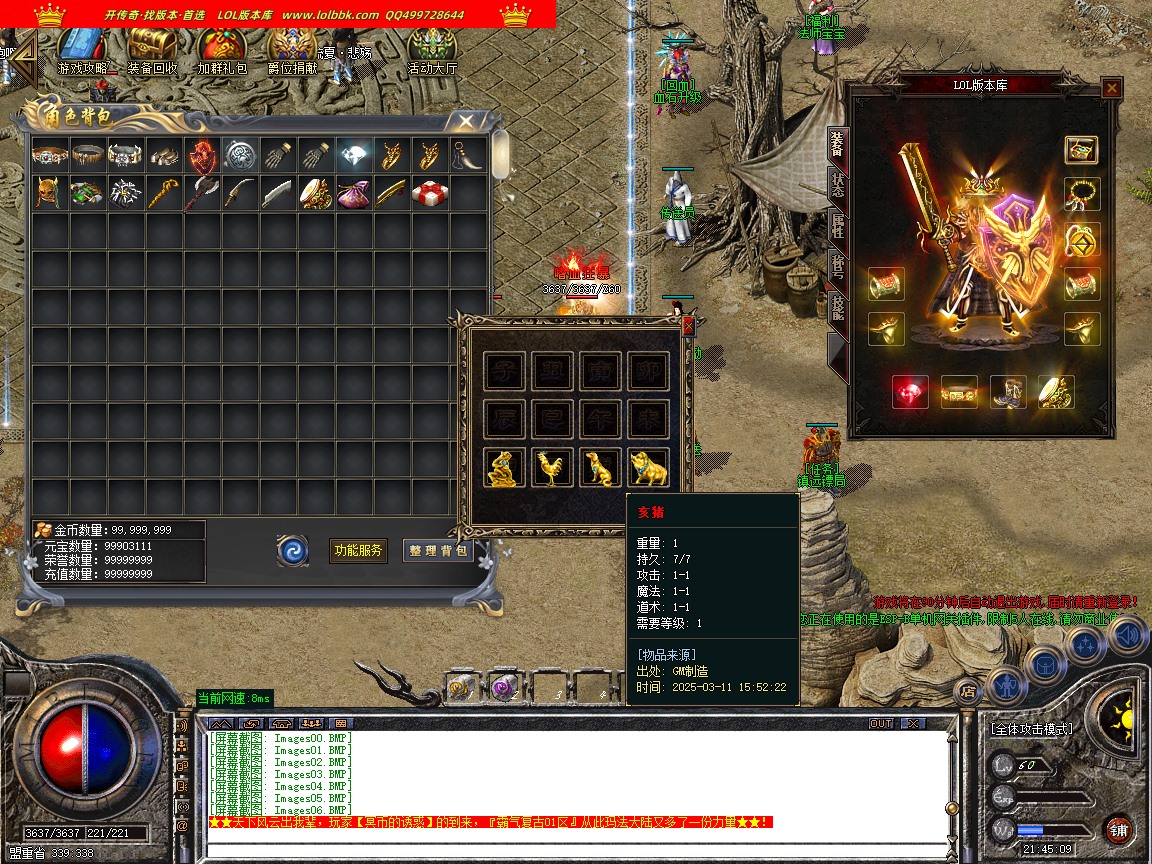Click the blue swirl button in the bag
Screen dimensions: 1152x864
click(293, 550)
